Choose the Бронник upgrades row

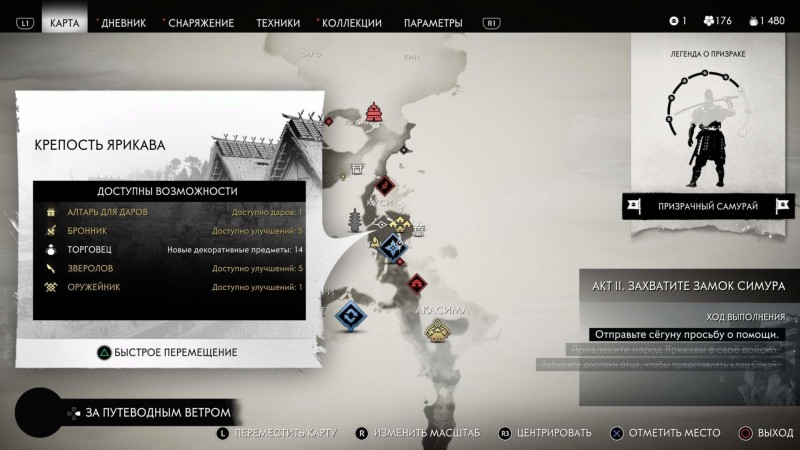(x=169, y=231)
